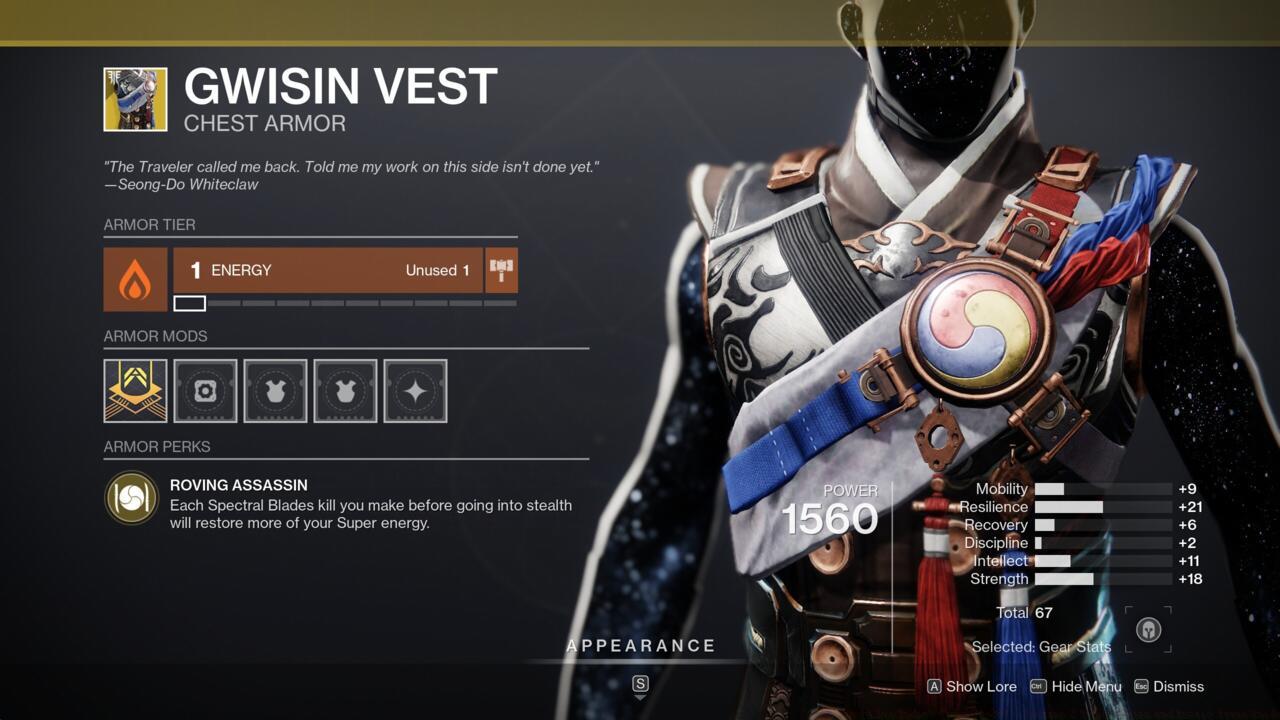Image resolution: width=1280 pixels, height=720 pixels.
Task: Select the Gwisin Vest item thumbnail
Action: click(134, 99)
